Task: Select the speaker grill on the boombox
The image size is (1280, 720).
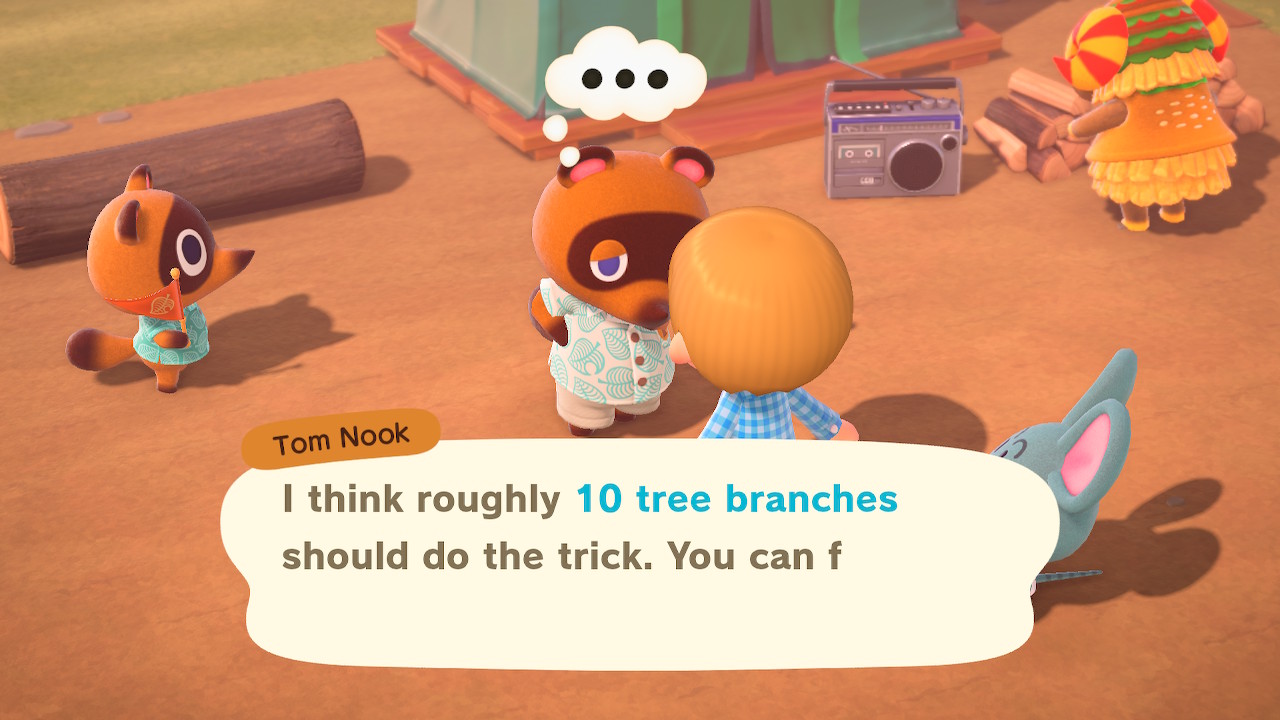Action: [x=915, y=165]
